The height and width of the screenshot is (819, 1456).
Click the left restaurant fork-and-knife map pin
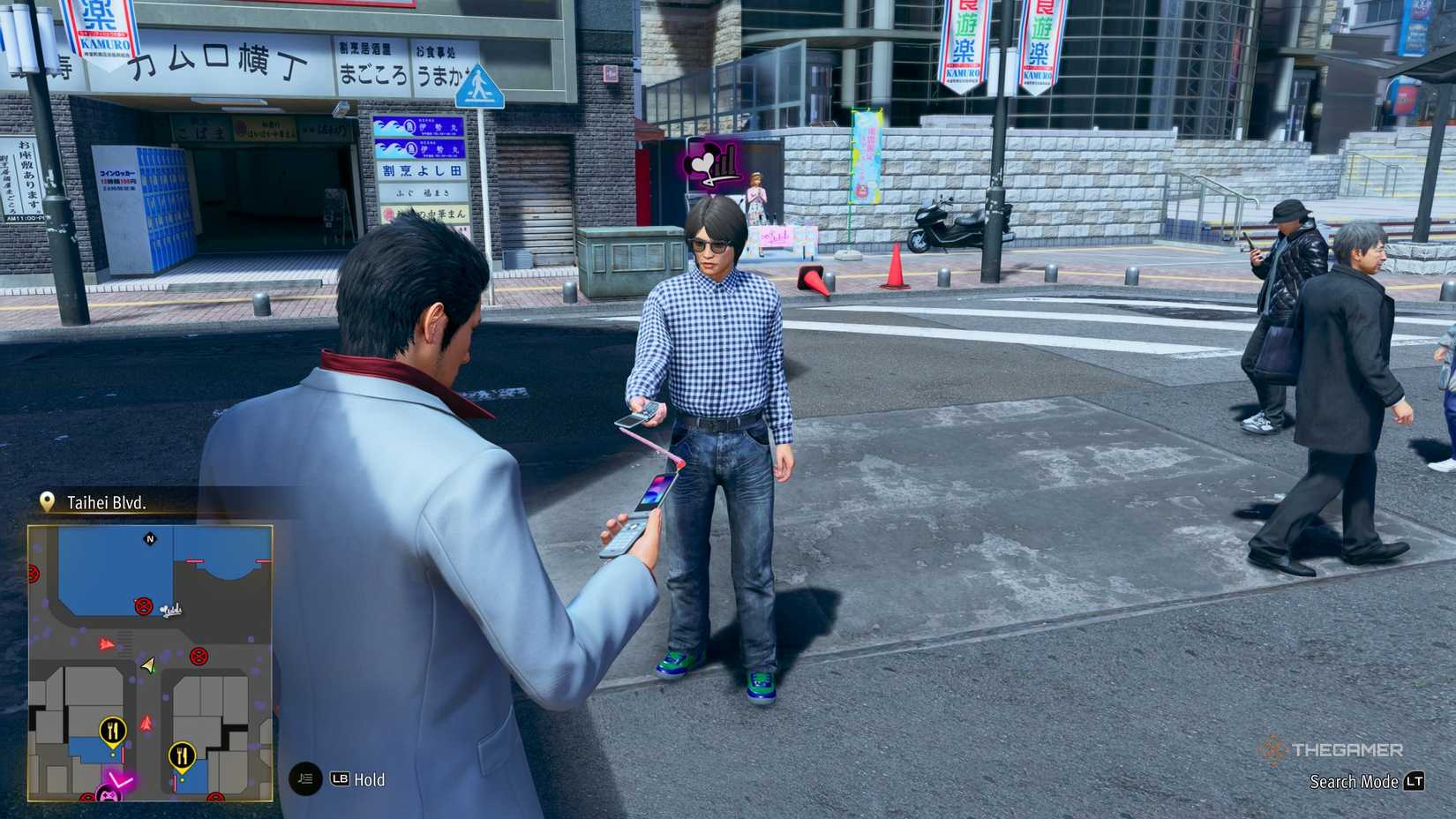point(113,730)
